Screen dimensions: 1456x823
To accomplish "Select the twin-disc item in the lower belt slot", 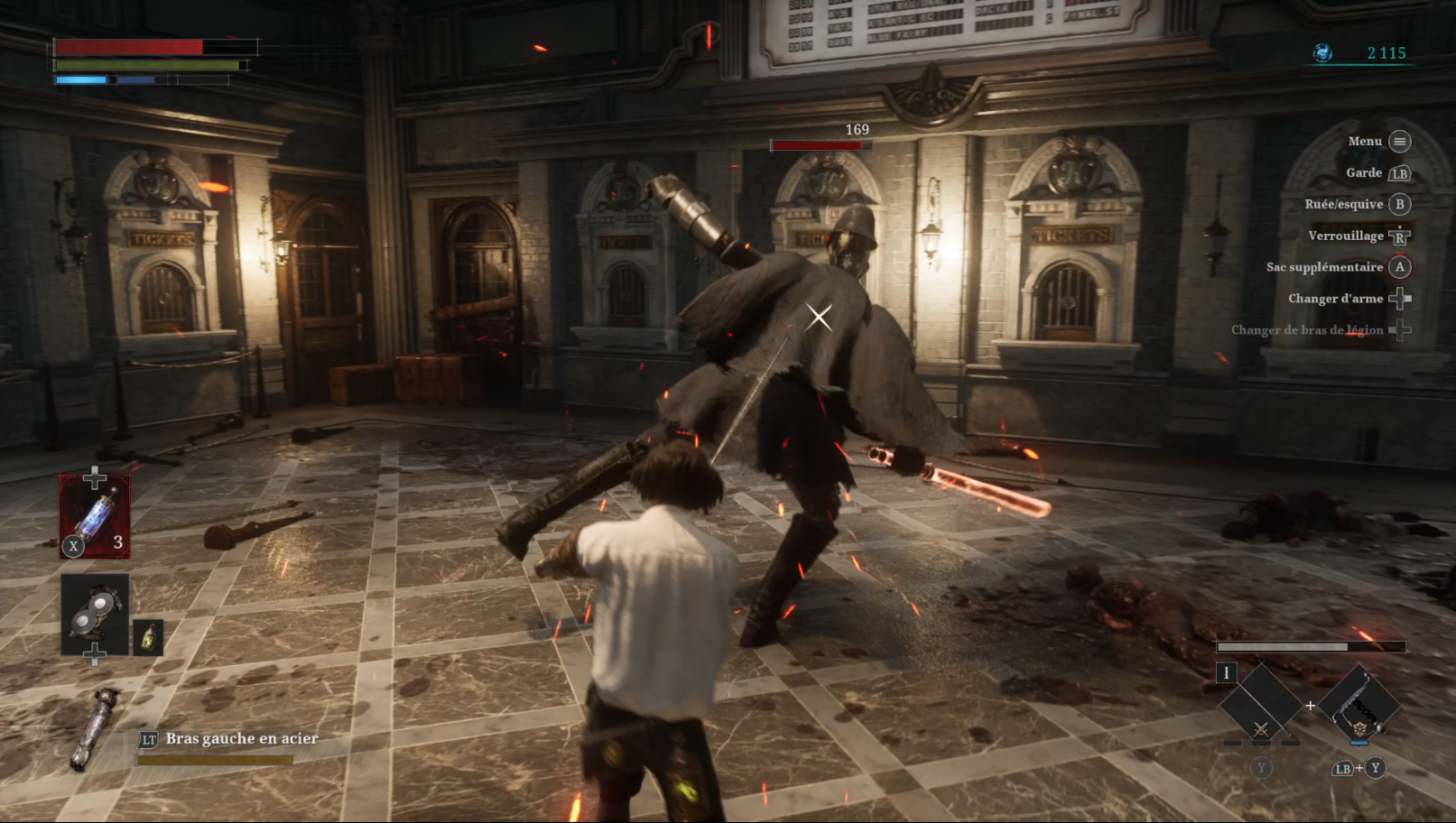I will tap(95, 614).
